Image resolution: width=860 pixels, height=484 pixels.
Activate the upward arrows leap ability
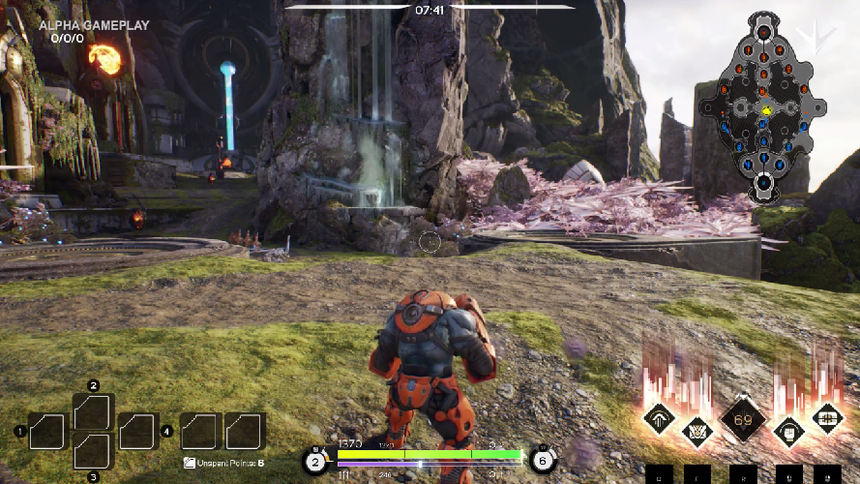pos(660,418)
